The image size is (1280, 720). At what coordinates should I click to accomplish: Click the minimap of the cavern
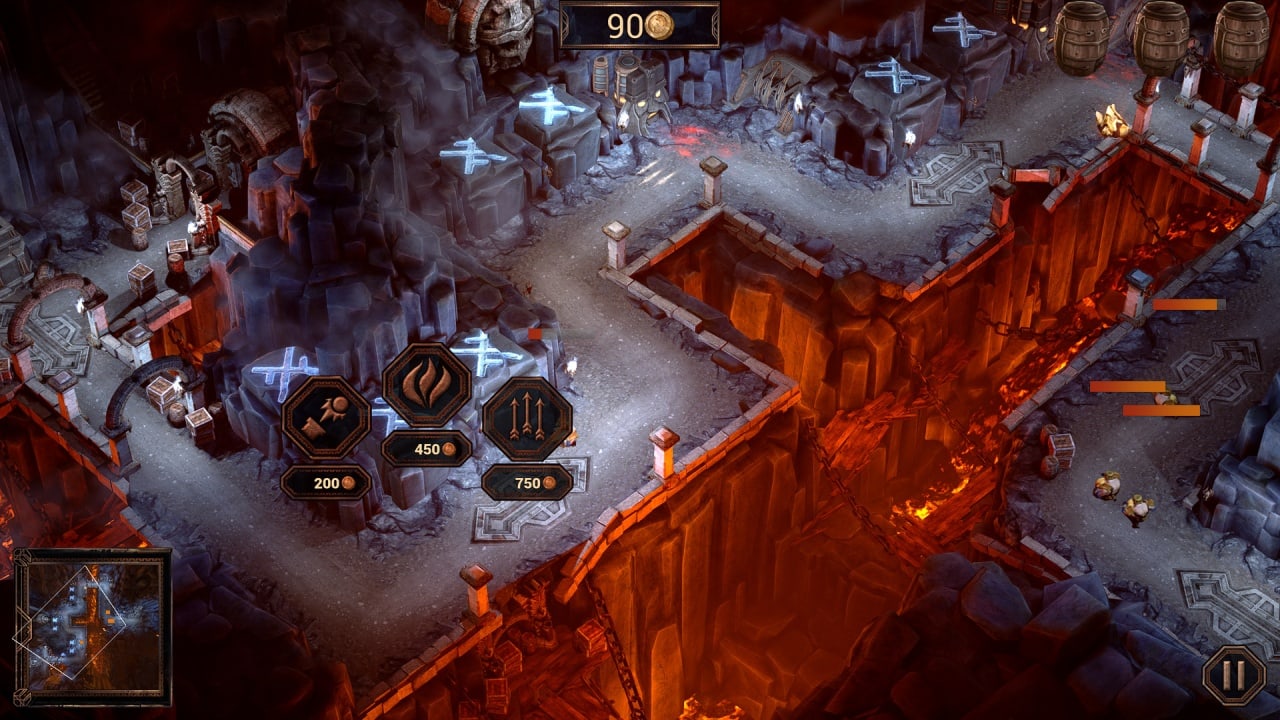click(92, 627)
